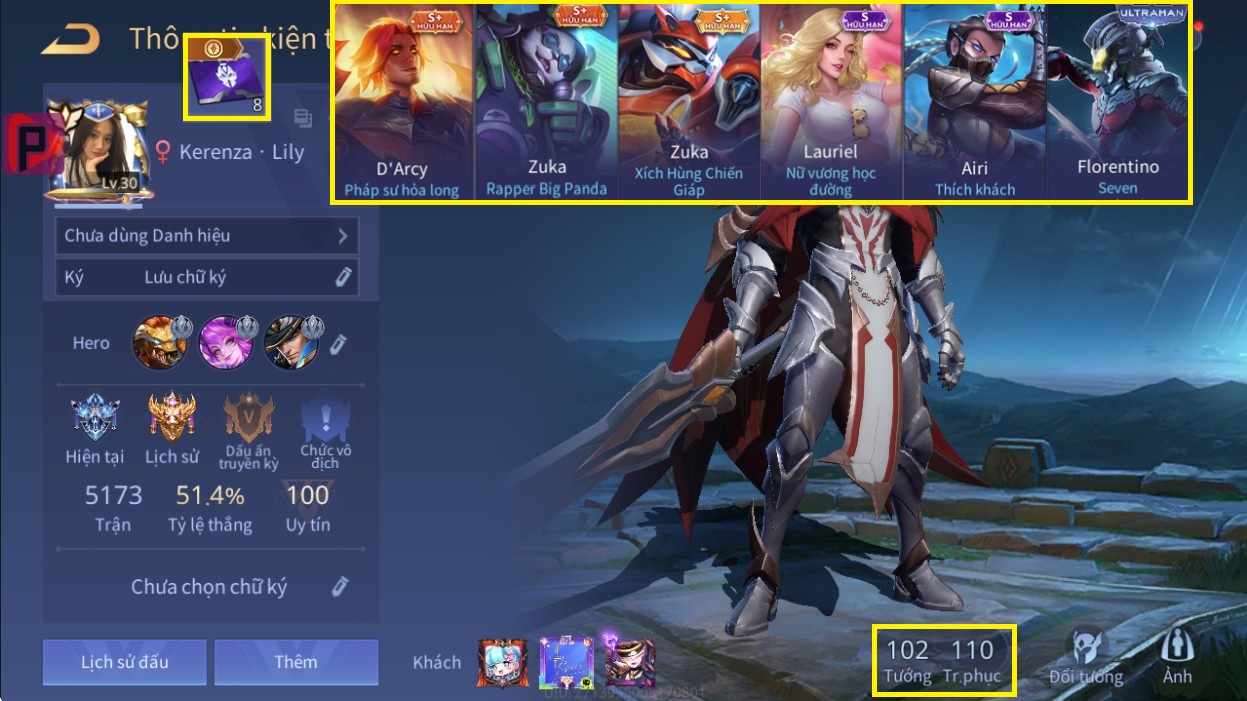The width and height of the screenshot is (1247, 701).
Task: Open the Lịch sử đấu match history
Action: tap(124, 662)
